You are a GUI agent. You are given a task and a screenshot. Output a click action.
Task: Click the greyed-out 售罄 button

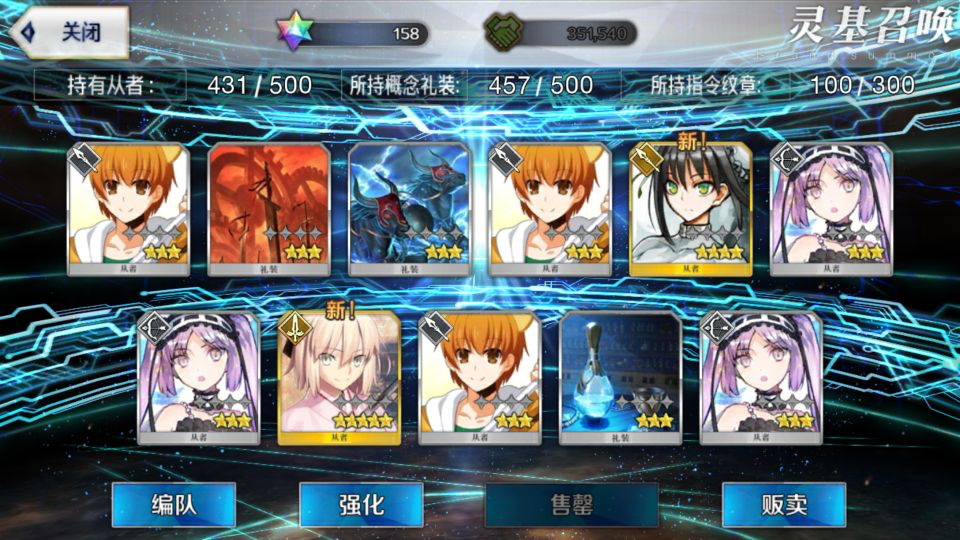click(x=571, y=504)
